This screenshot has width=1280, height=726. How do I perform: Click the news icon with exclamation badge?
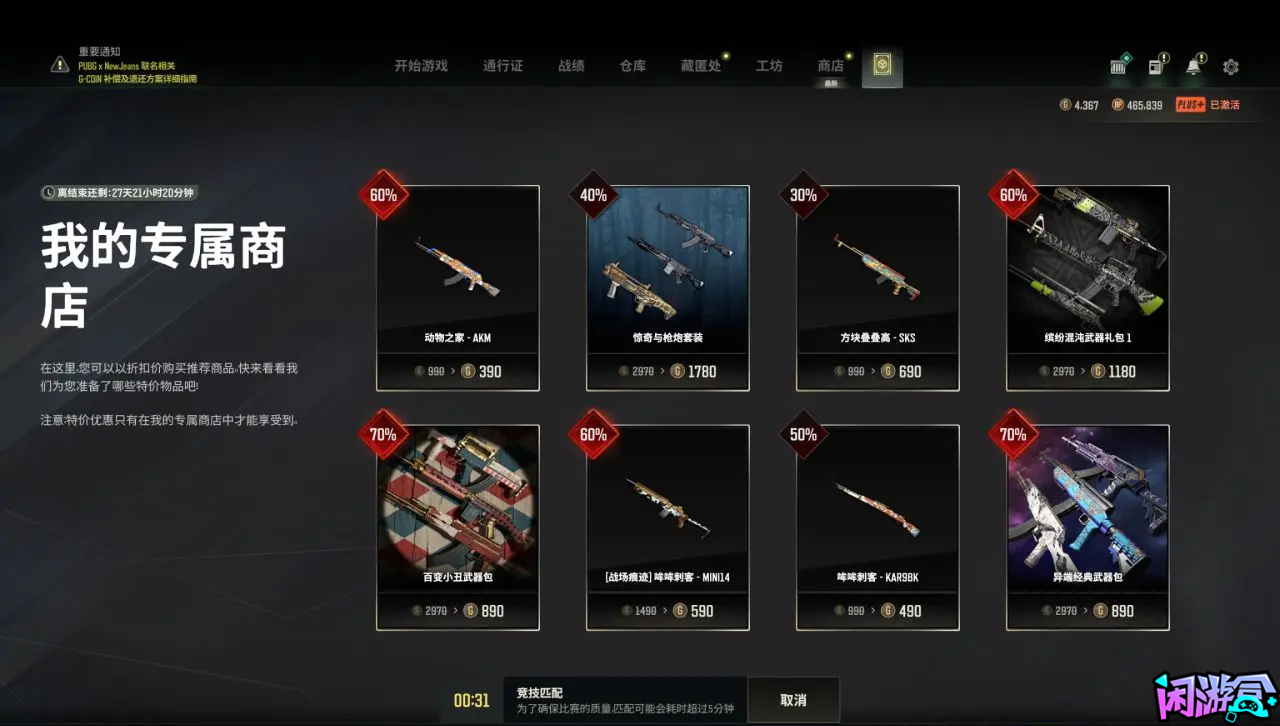1157,66
